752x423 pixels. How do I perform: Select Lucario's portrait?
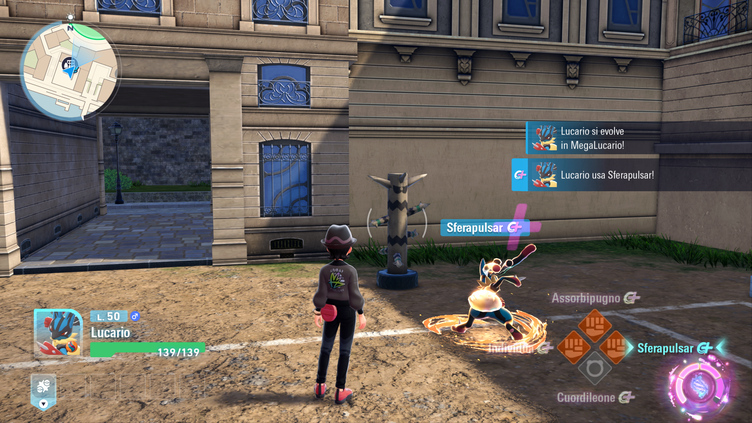[58, 333]
